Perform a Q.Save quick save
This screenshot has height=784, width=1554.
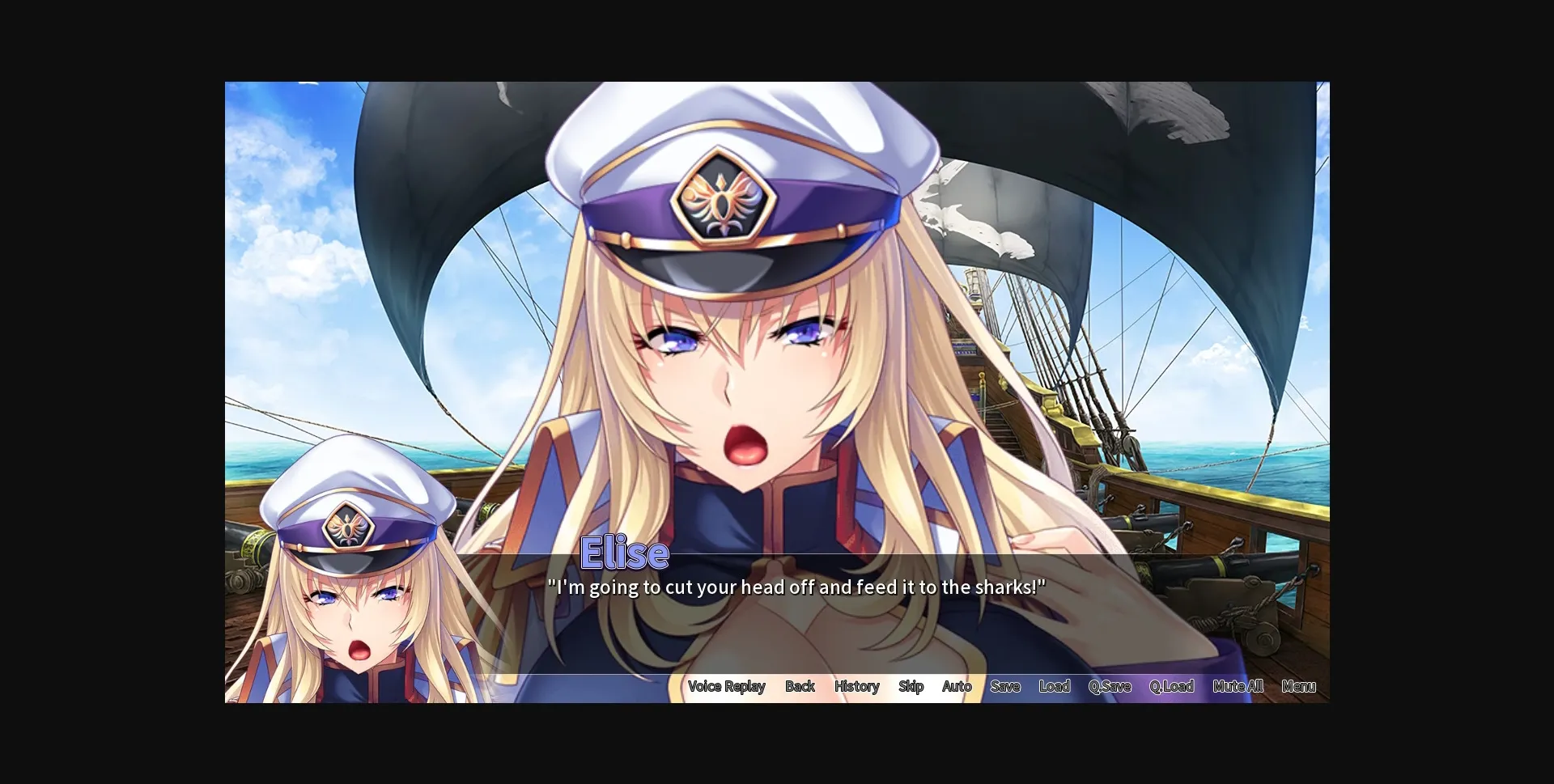(x=1109, y=686)
